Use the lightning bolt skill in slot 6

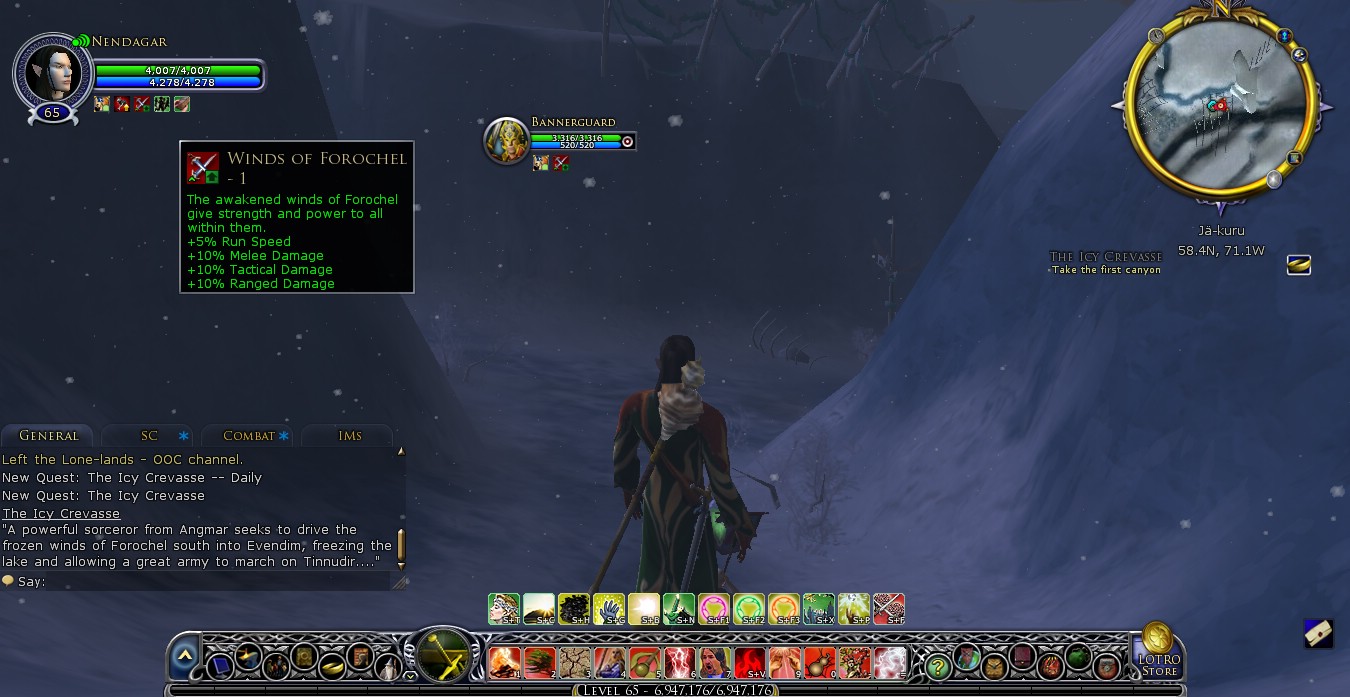pos(680,662)
